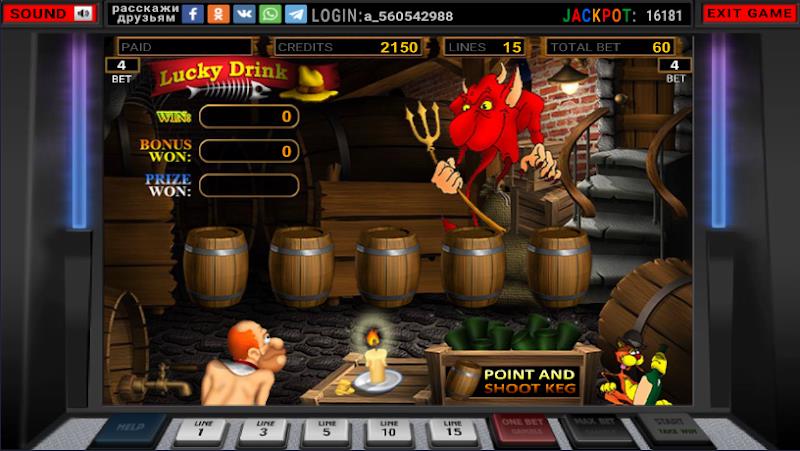
Task: Open the HELP screen
Action: [130, 430]
